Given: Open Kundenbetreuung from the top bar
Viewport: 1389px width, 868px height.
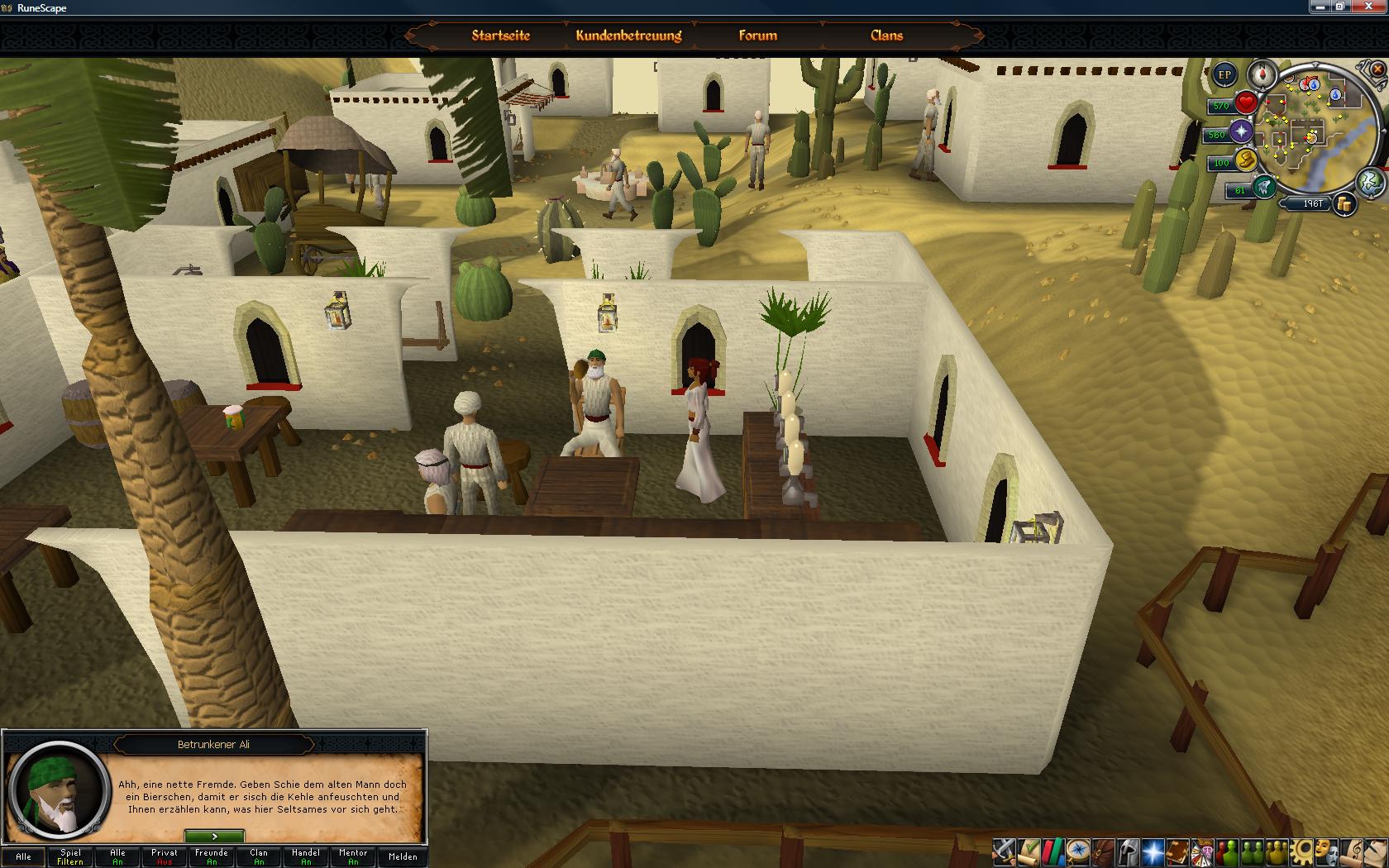Looking at the screenshot, I should 628,36.
